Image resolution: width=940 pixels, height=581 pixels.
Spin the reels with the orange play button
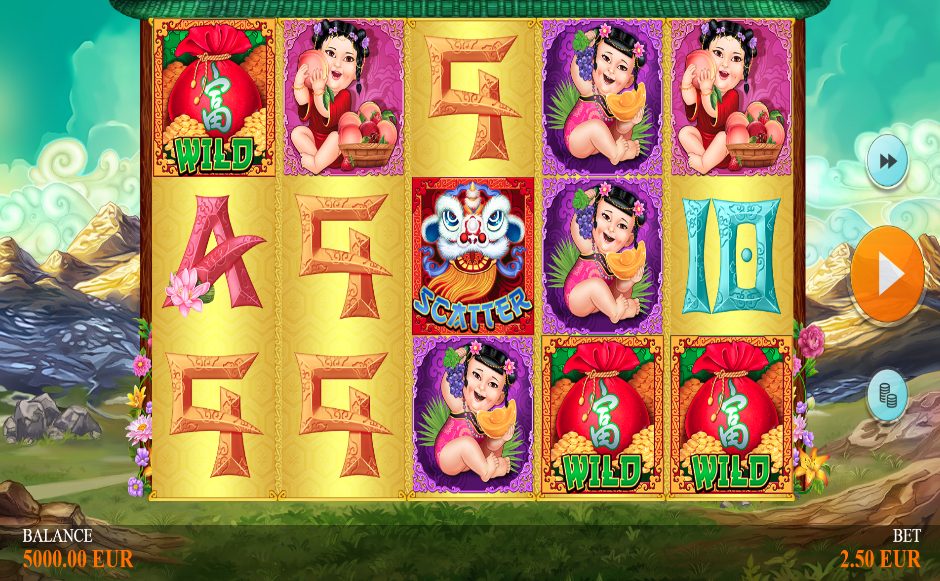pyautogui.click(x=887, y=275)
